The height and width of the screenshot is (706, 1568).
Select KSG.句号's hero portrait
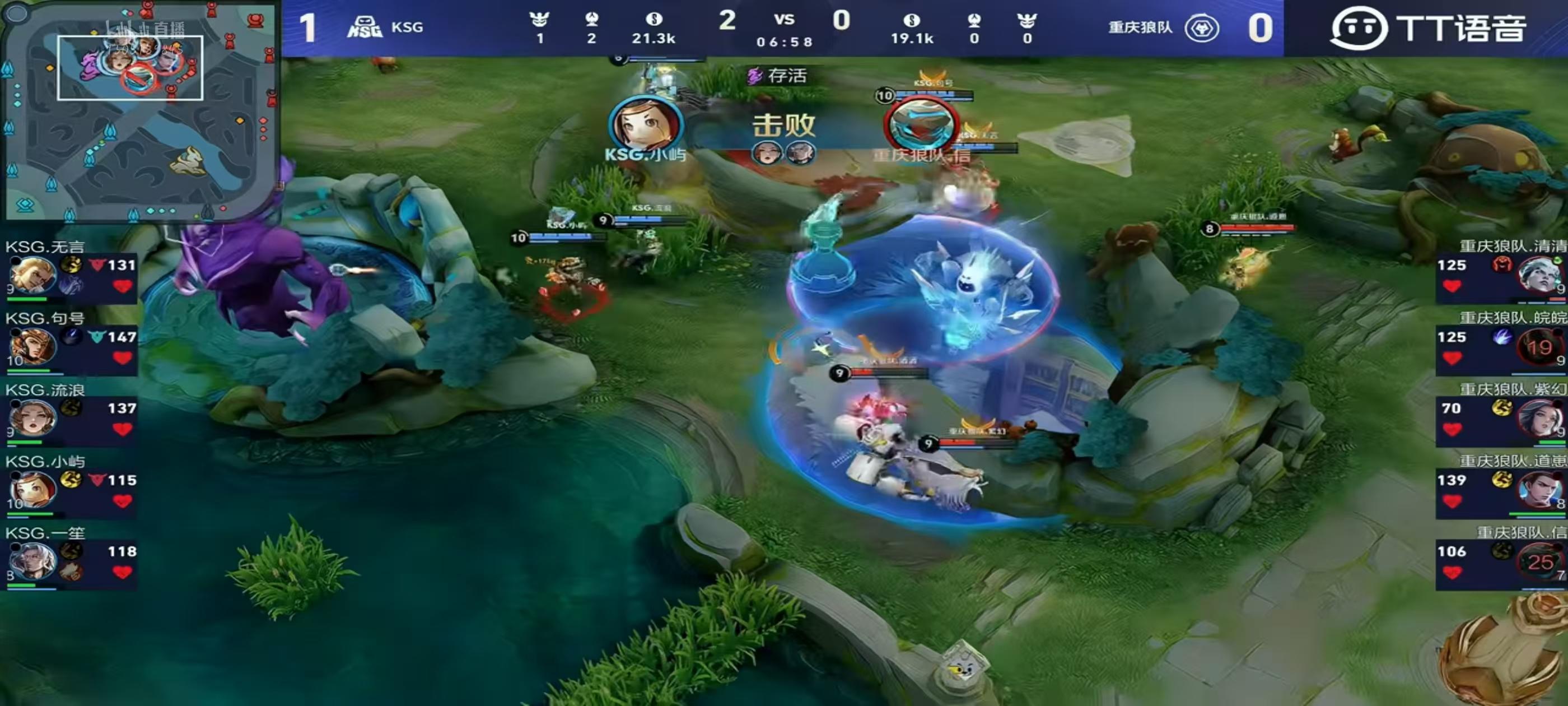[32, 347]
